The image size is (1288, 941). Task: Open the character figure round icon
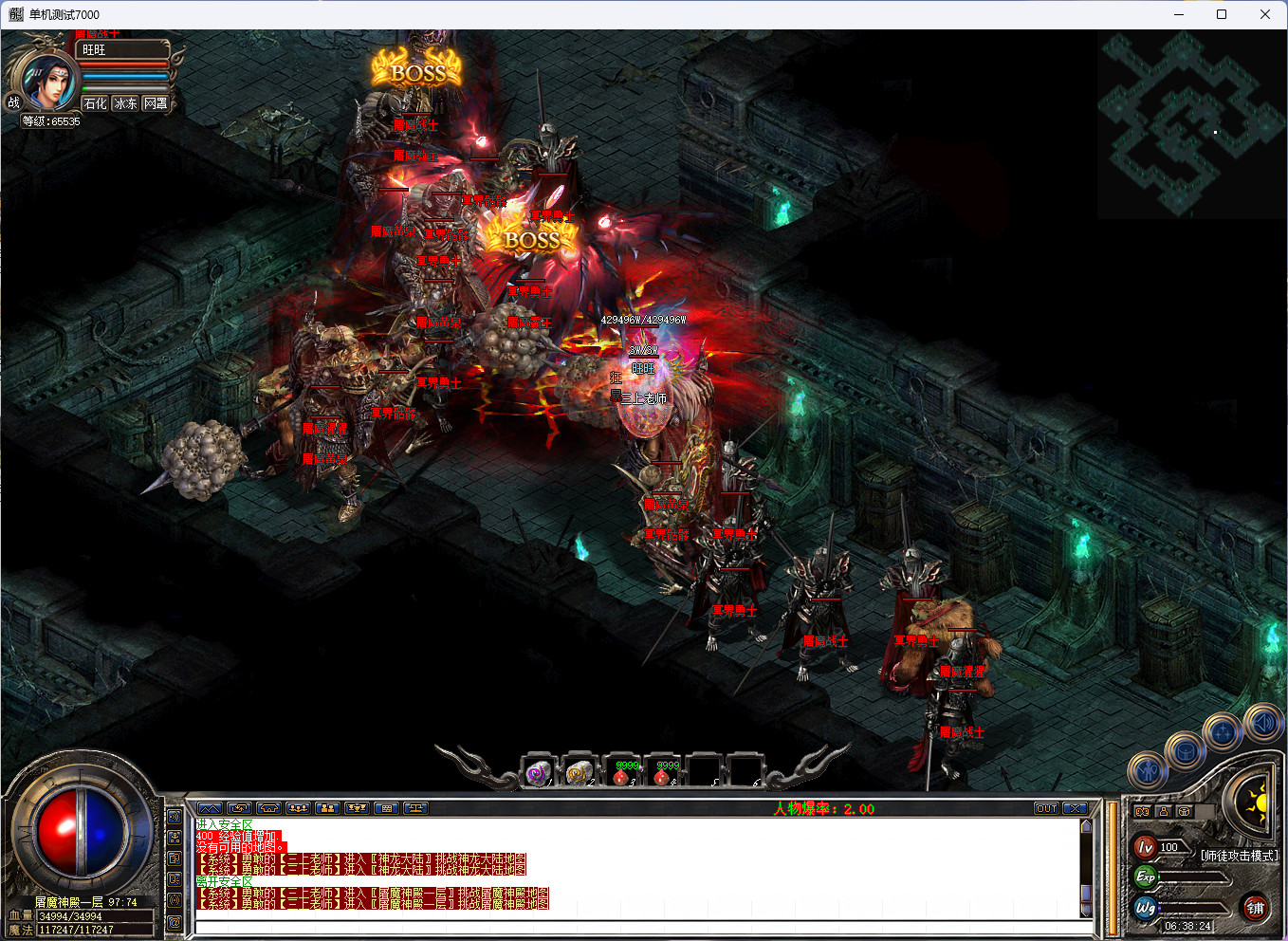(x=1148, y=770)
